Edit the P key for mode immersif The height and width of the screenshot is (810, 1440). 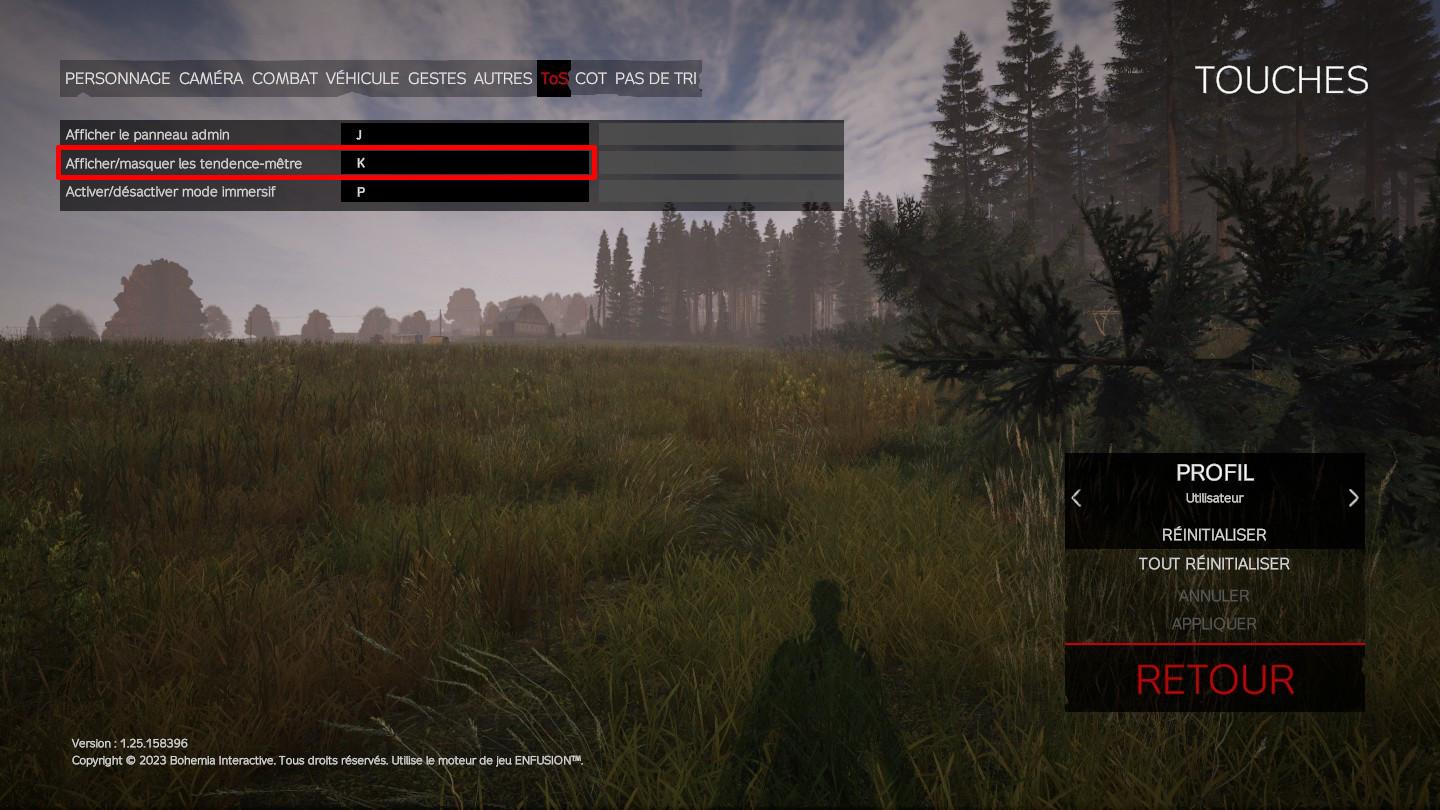[x=464, y=191]
